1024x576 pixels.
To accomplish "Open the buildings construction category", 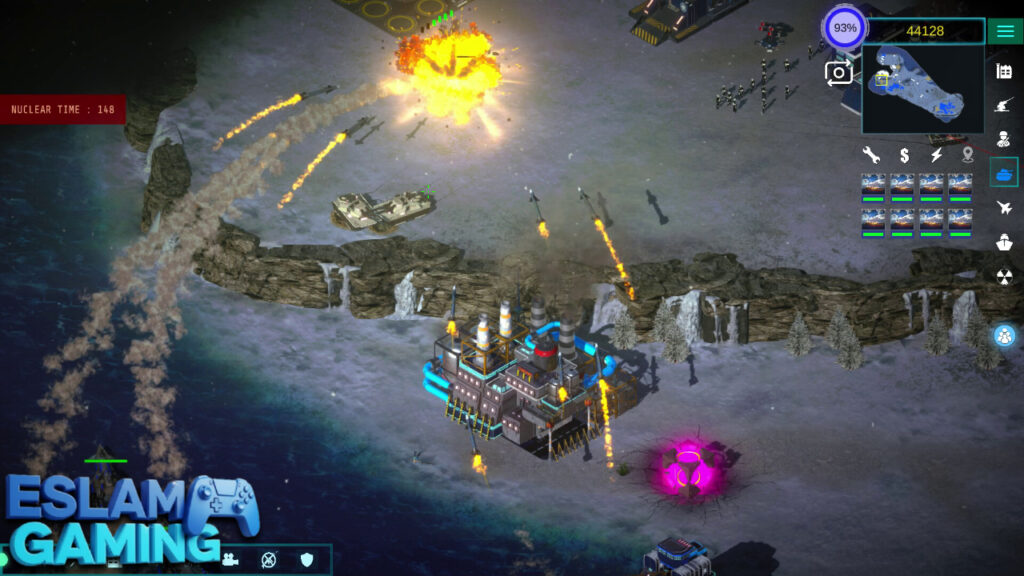I will click(x=1004, y=71).
